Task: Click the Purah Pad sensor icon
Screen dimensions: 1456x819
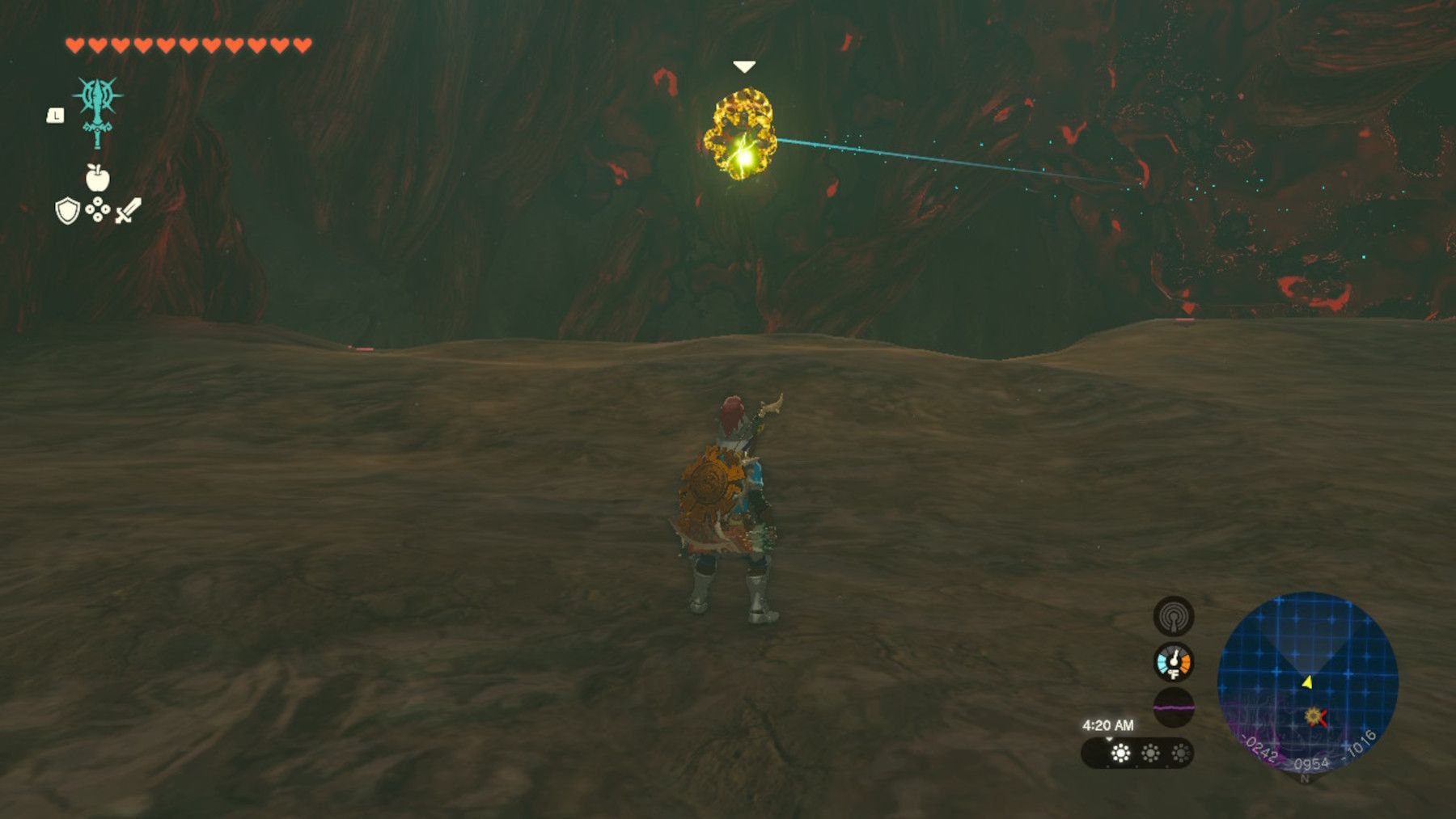Action: [1173, 615]
